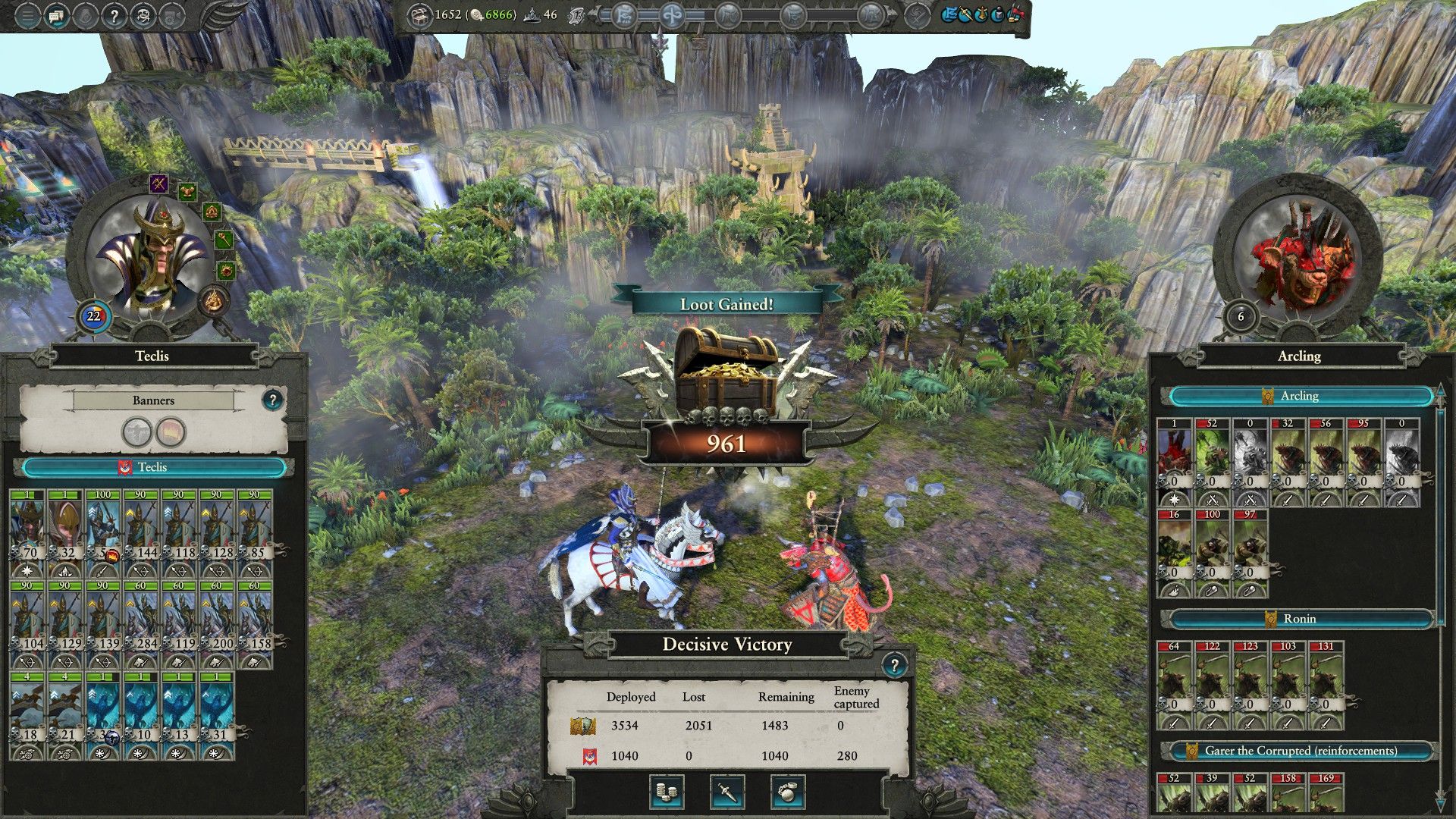Choose the enslave captives ball-and-chain option

[788, 792]
